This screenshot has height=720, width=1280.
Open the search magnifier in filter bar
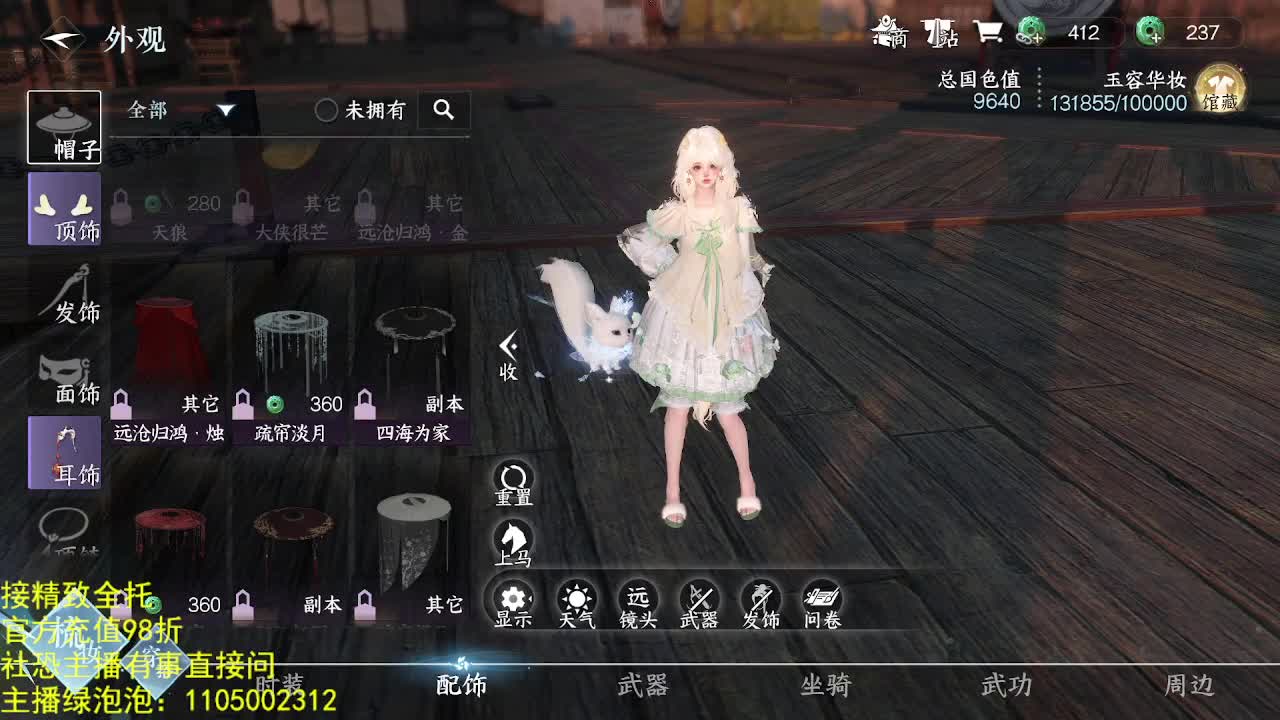click(x=444, y=110)
